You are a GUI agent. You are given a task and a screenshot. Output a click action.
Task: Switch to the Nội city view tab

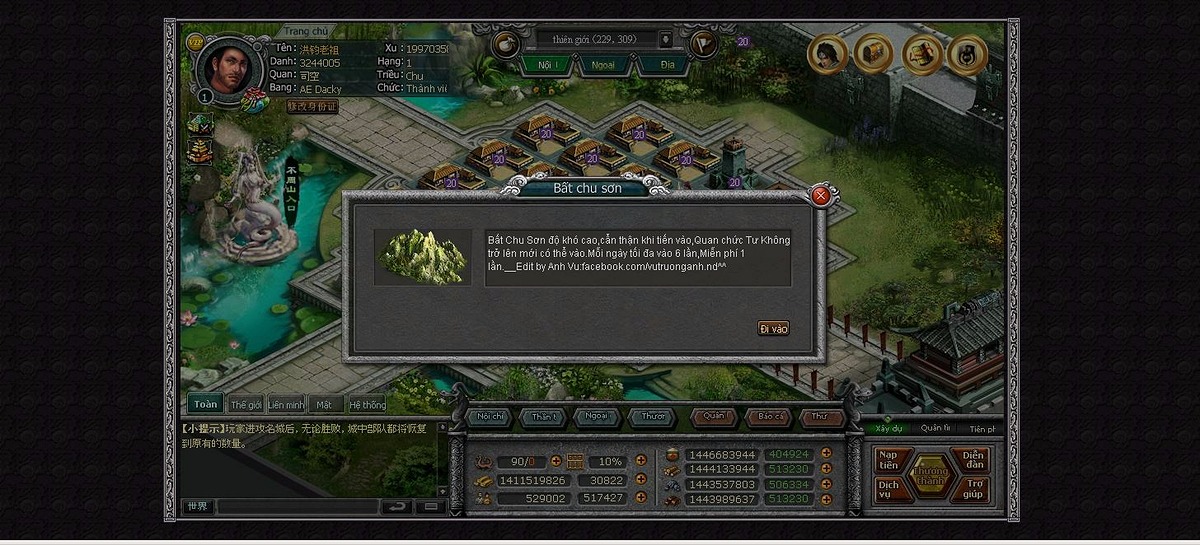pos(545,65)
